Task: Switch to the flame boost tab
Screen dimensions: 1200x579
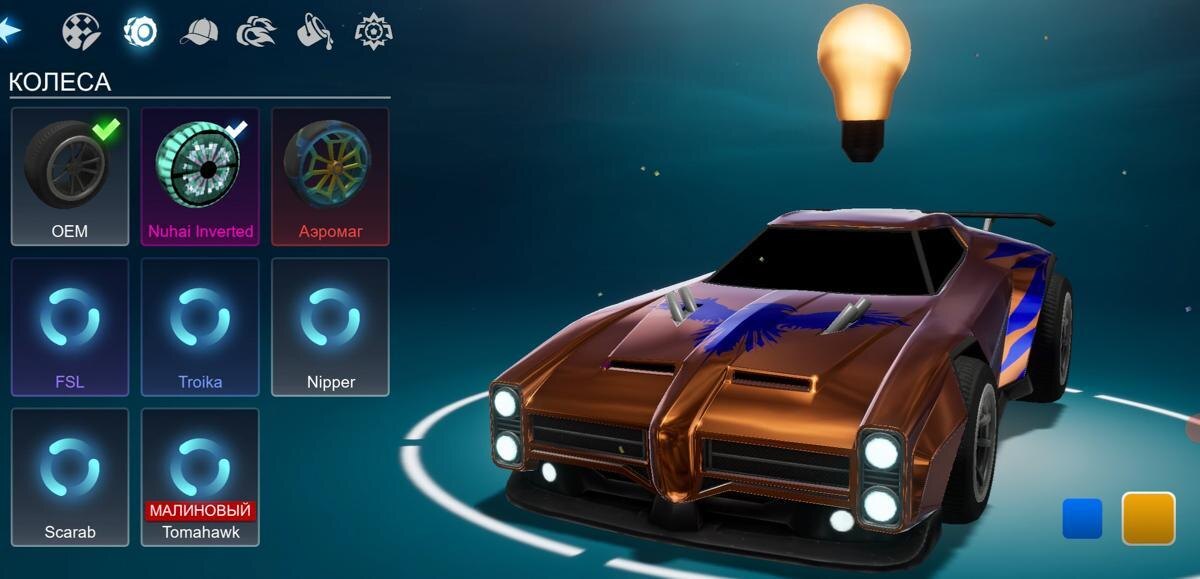Action: [x=256, y=32]
